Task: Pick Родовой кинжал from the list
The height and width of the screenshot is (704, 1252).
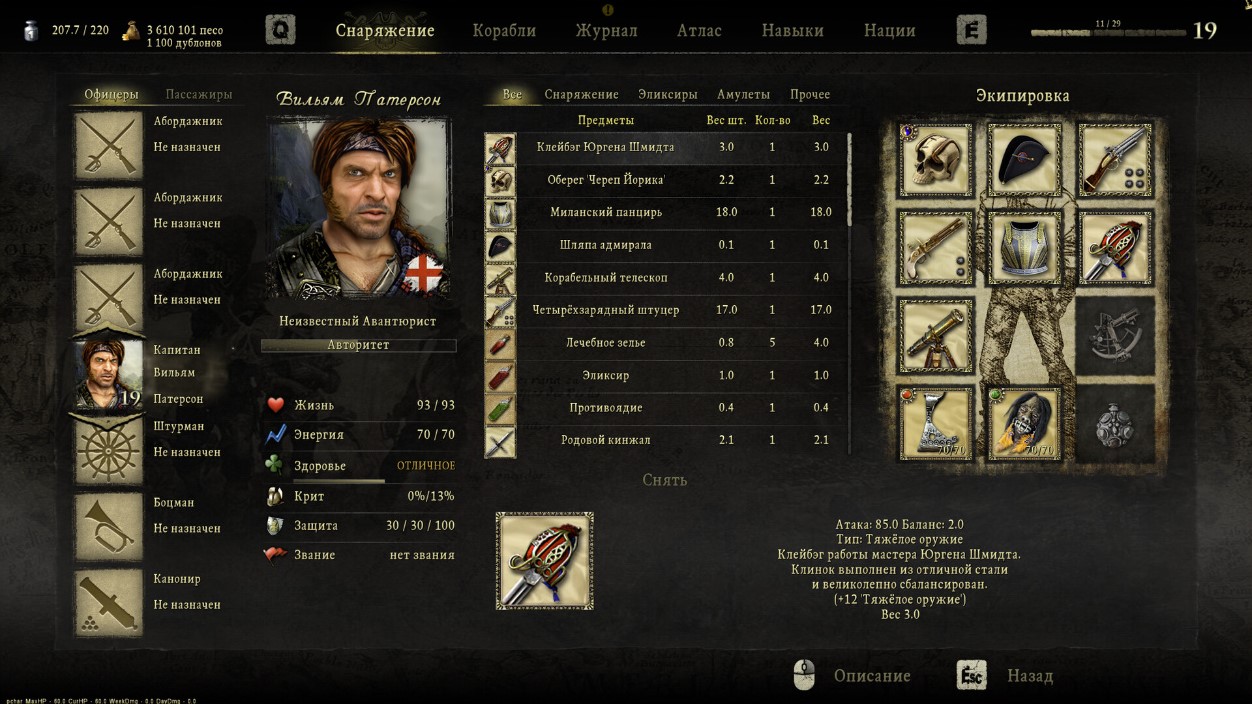Action: click(606, 440)
